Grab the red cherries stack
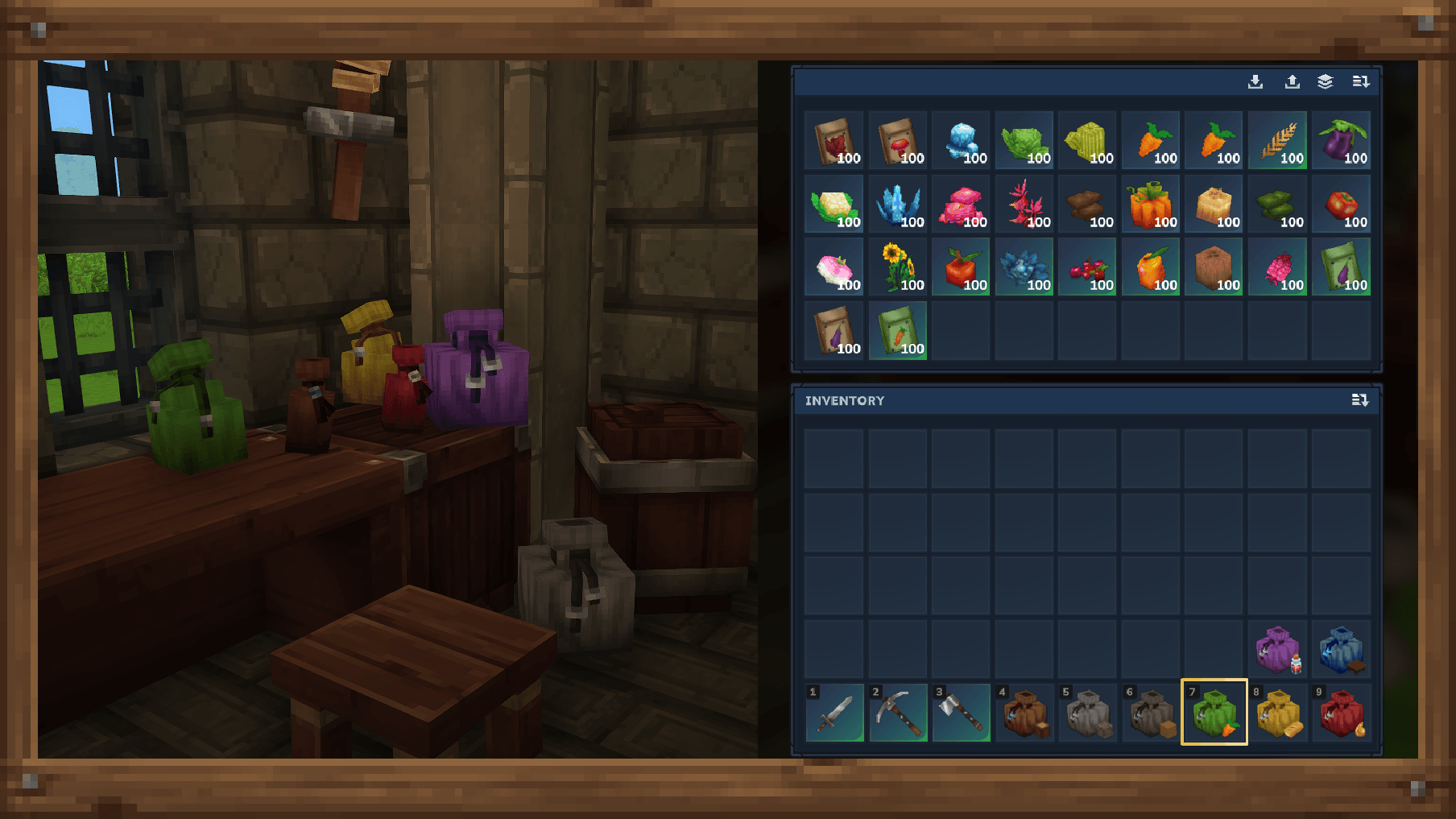The image size is (1456, 819). (1087, 267)
